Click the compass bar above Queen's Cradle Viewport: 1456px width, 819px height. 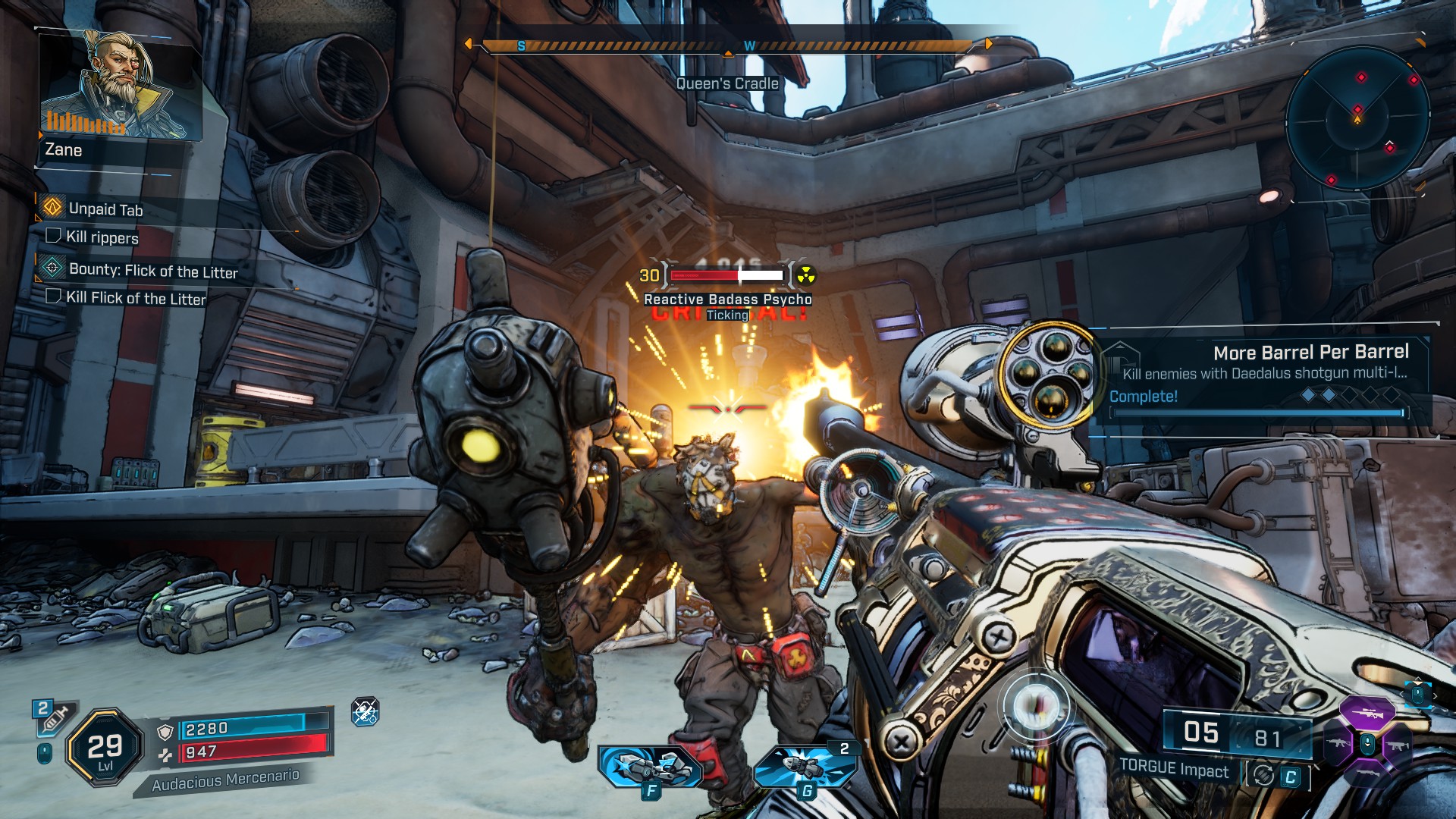tap(728, 46)
